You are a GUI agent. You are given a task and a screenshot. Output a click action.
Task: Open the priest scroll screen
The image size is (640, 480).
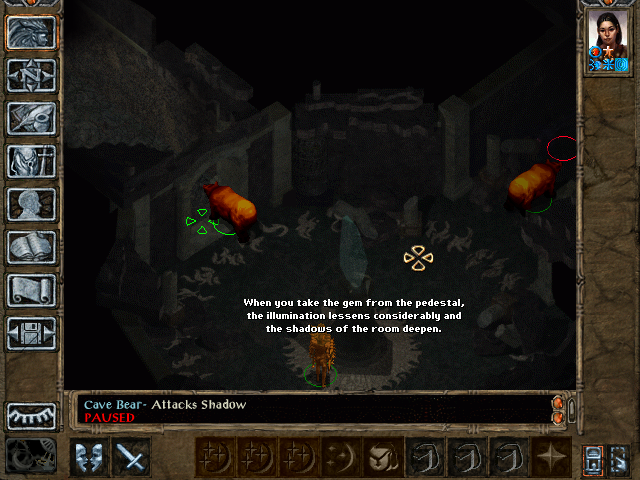[x=31, y=290]
